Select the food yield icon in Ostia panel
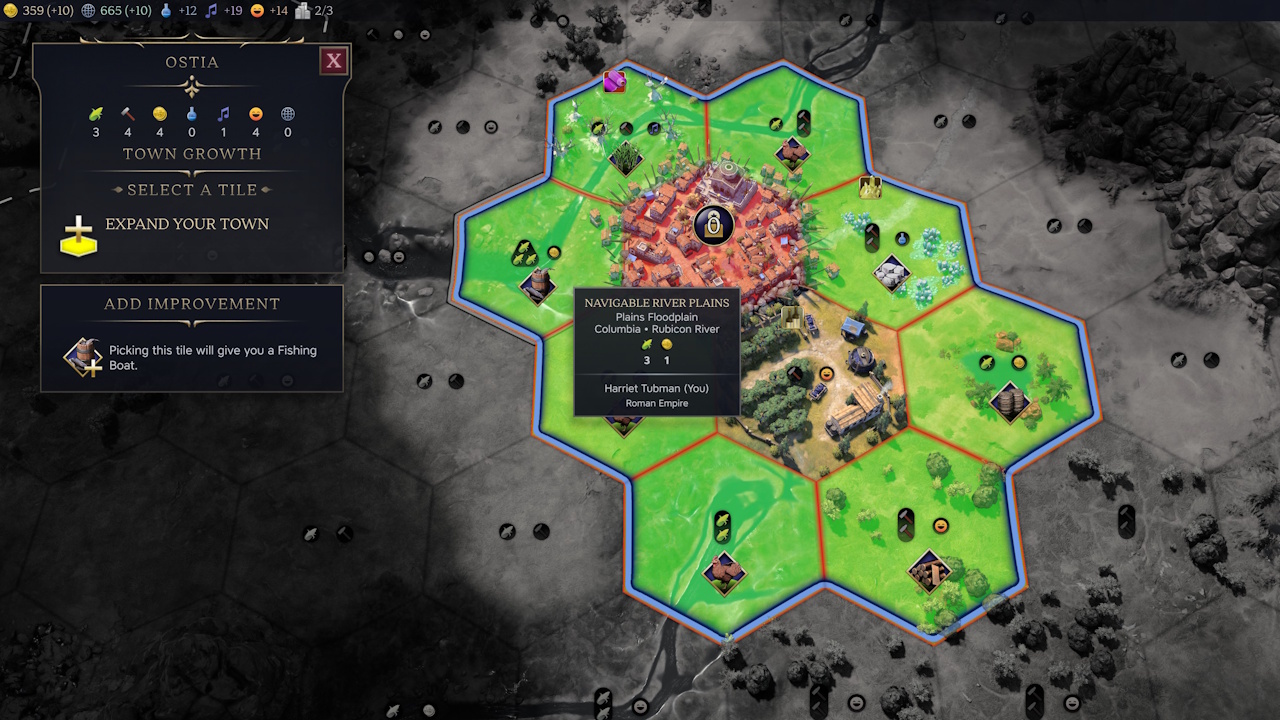The width and height of the screenshot is (1280, 720). [x=95, y=113]
